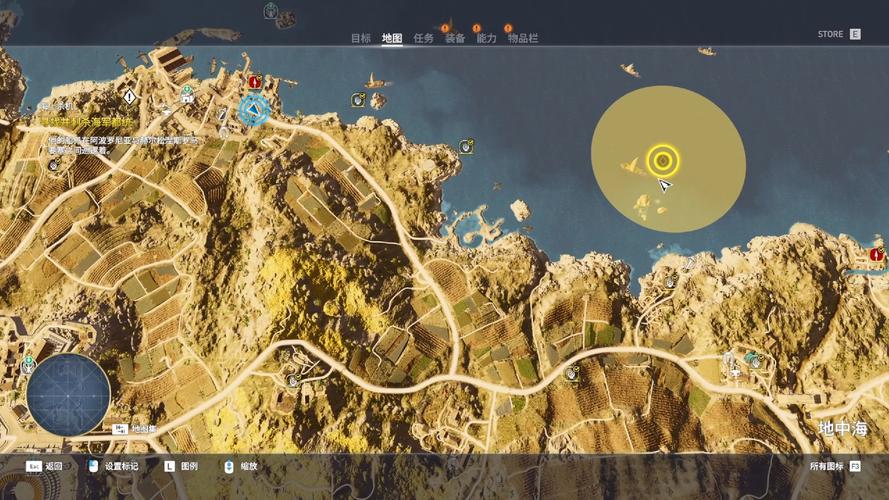Click the blue player location marker

(254, 109)
